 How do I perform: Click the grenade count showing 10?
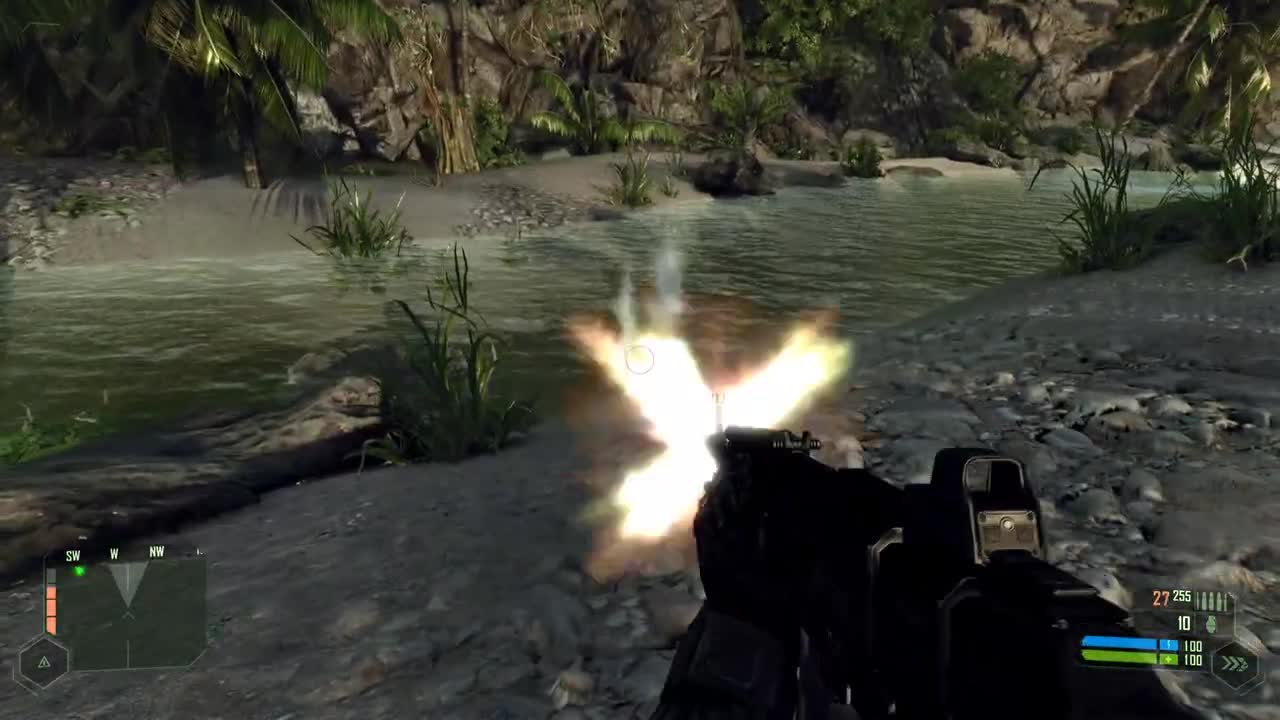[x=1183, y=623]
